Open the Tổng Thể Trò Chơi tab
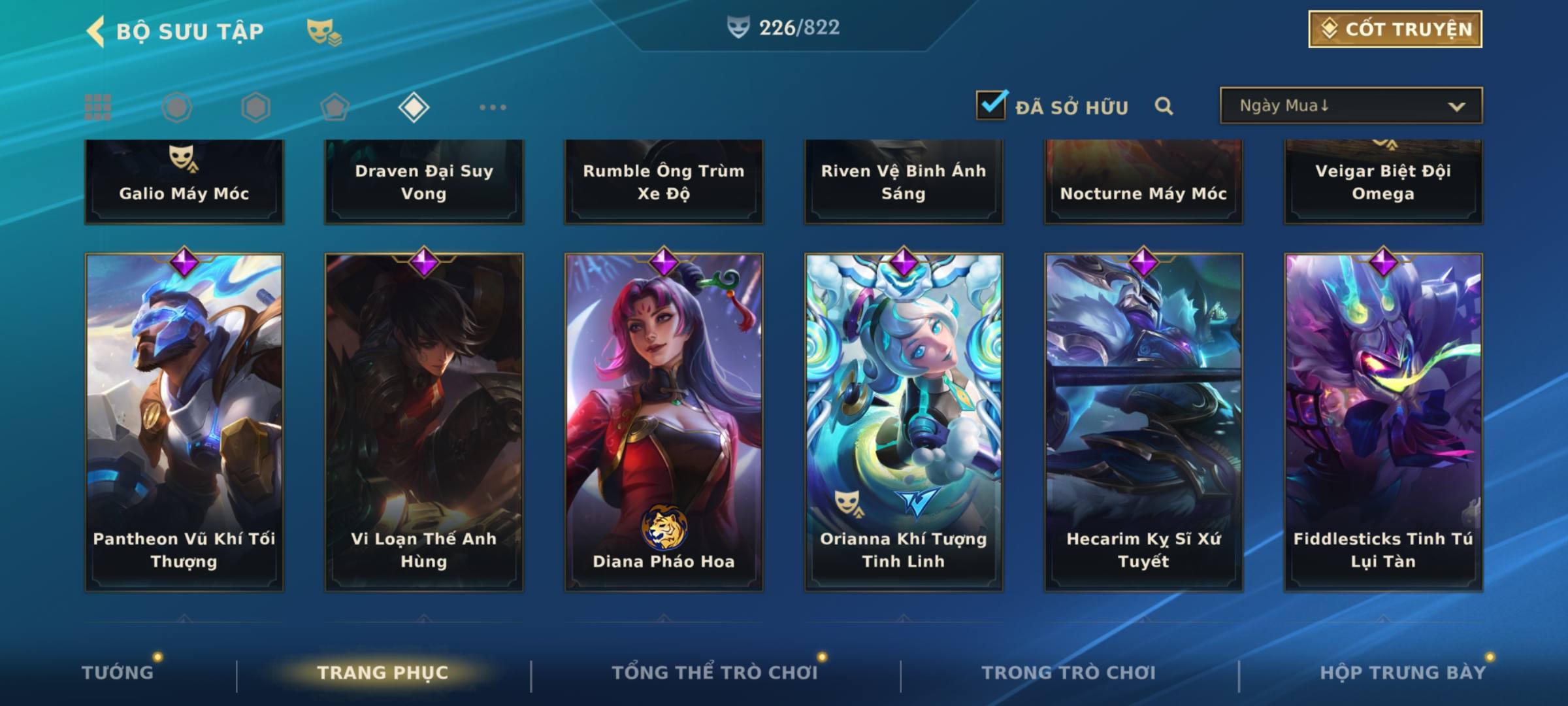The height and width of the screenshot is (706, 1568). 715,673
